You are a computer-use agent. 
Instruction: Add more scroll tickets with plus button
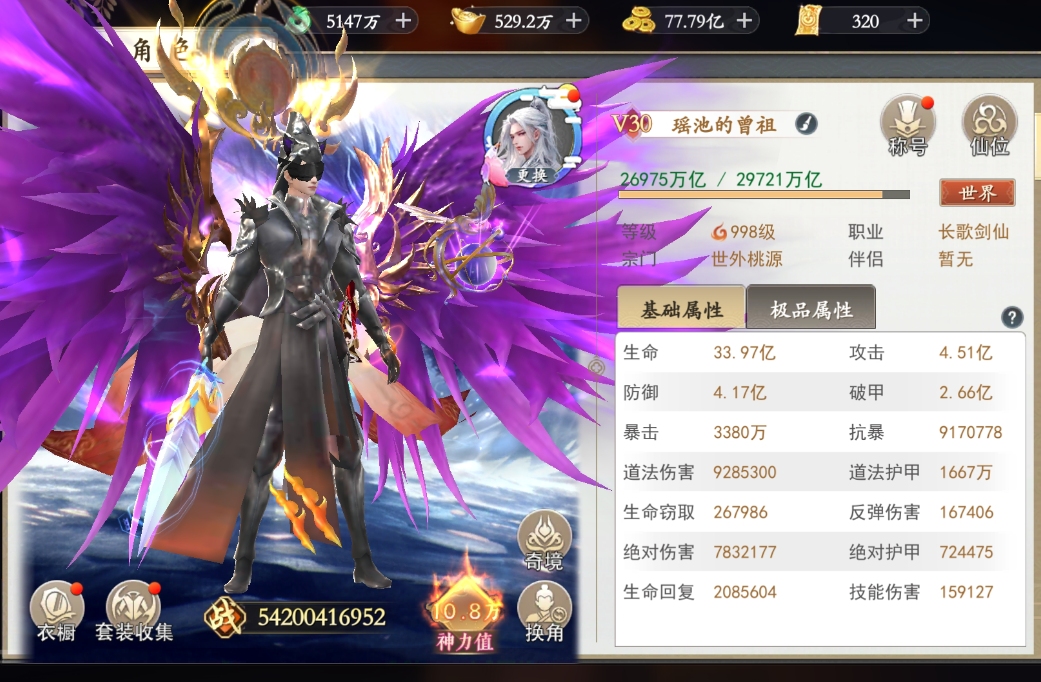(914, 20)
